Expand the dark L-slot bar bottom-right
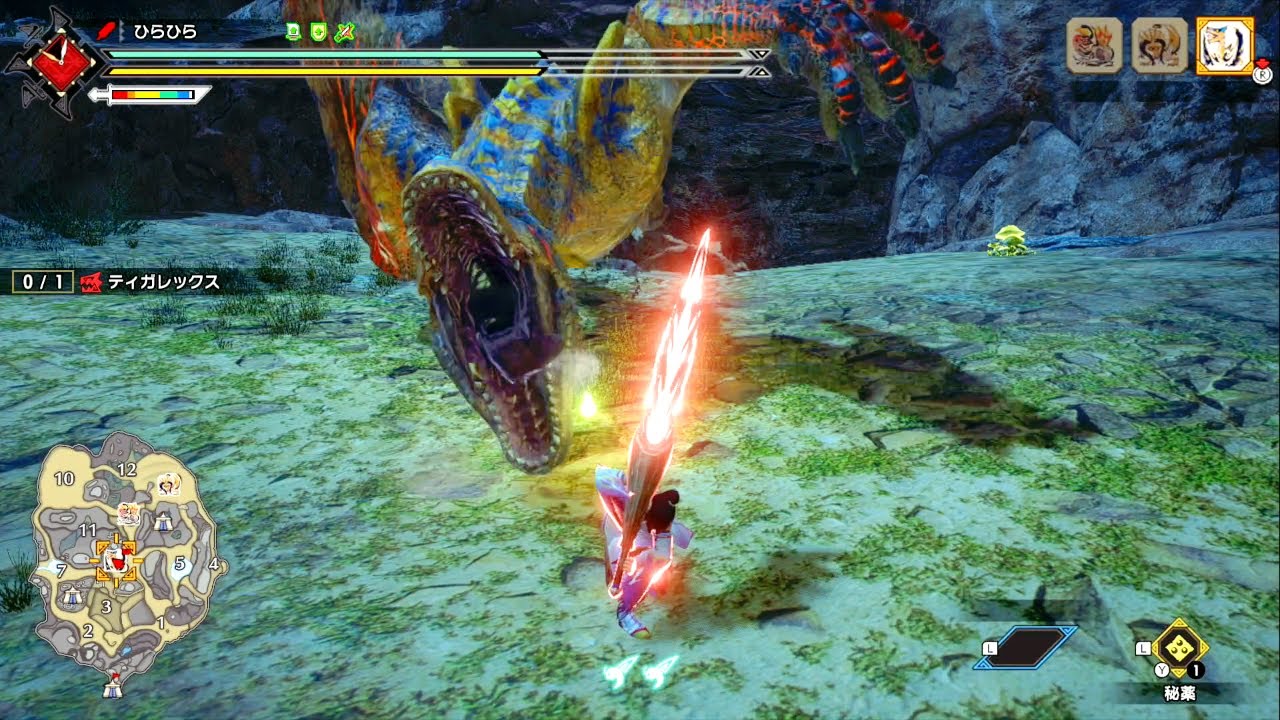The image size is (1280, 720). [1032, 646]
